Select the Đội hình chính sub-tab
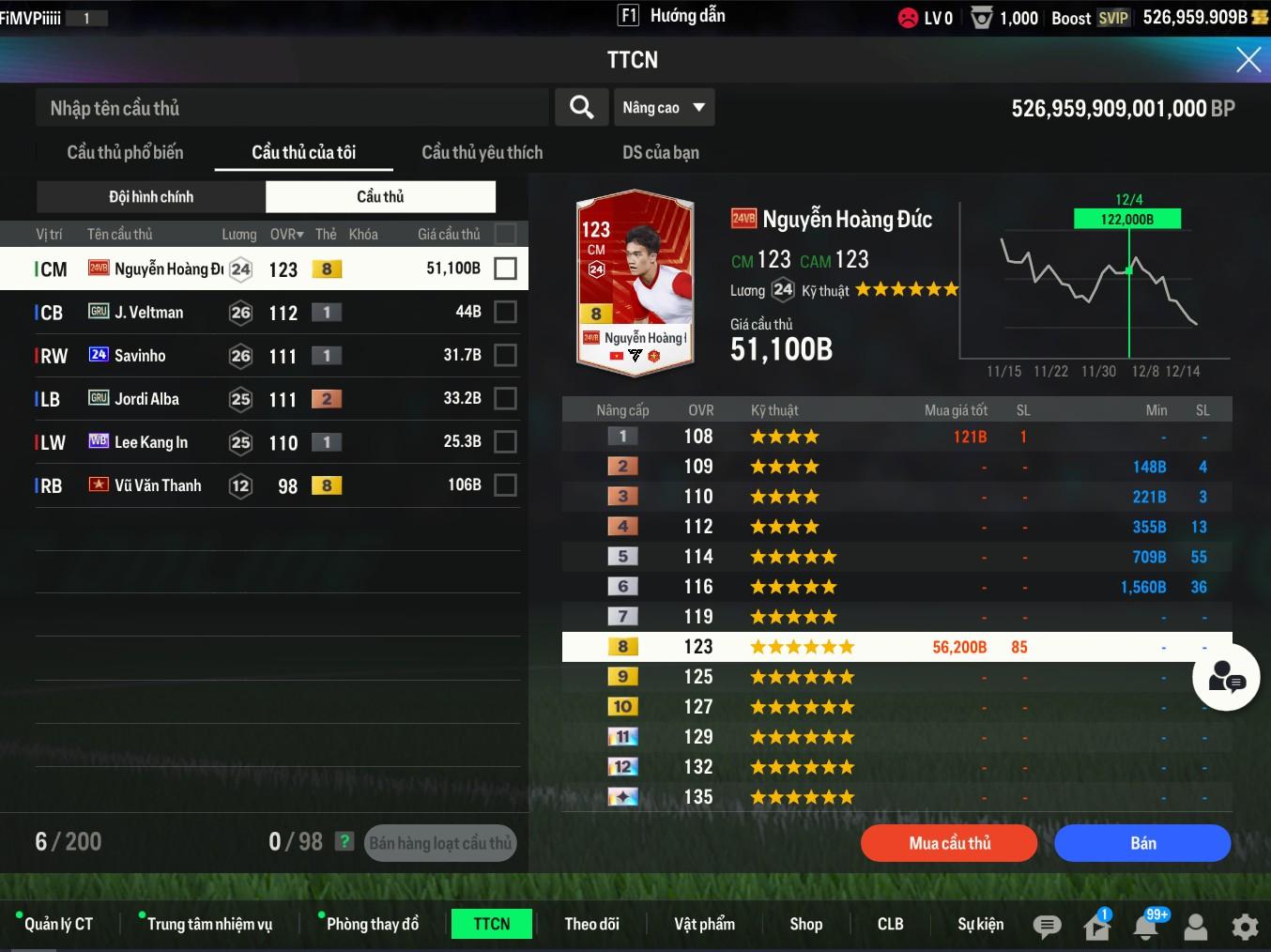This screenshot has height=952, width=1271. (x=151, y=196)
